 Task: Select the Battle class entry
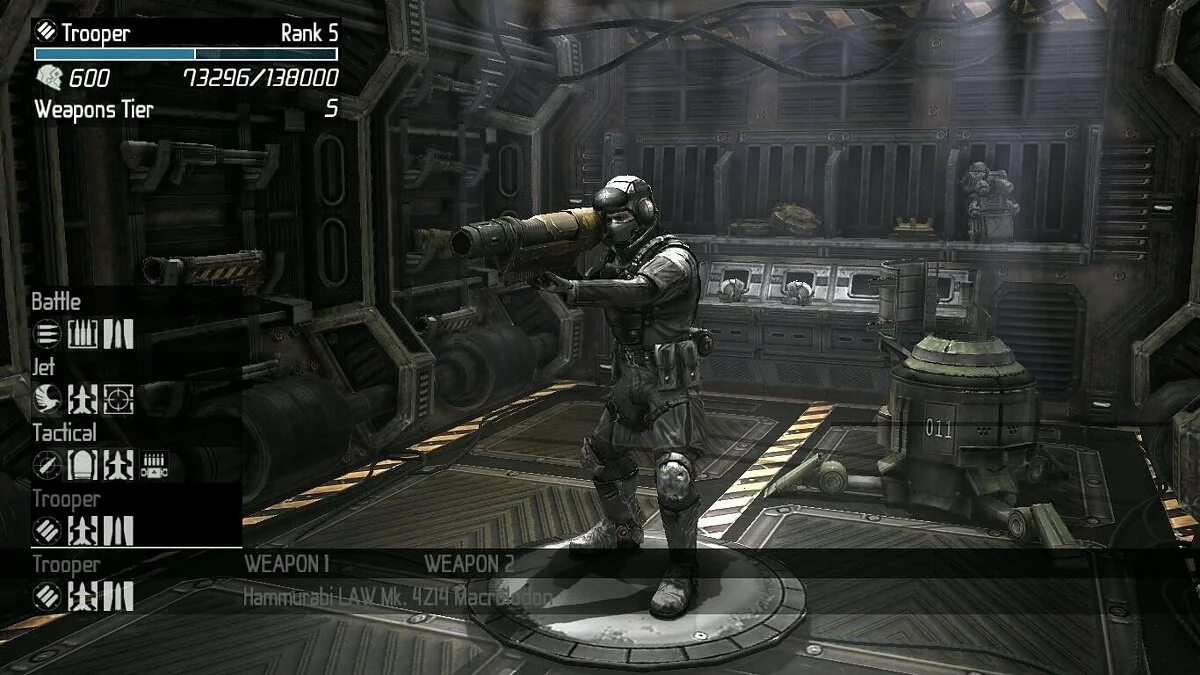pyautogui.click(x=56, y=302)
